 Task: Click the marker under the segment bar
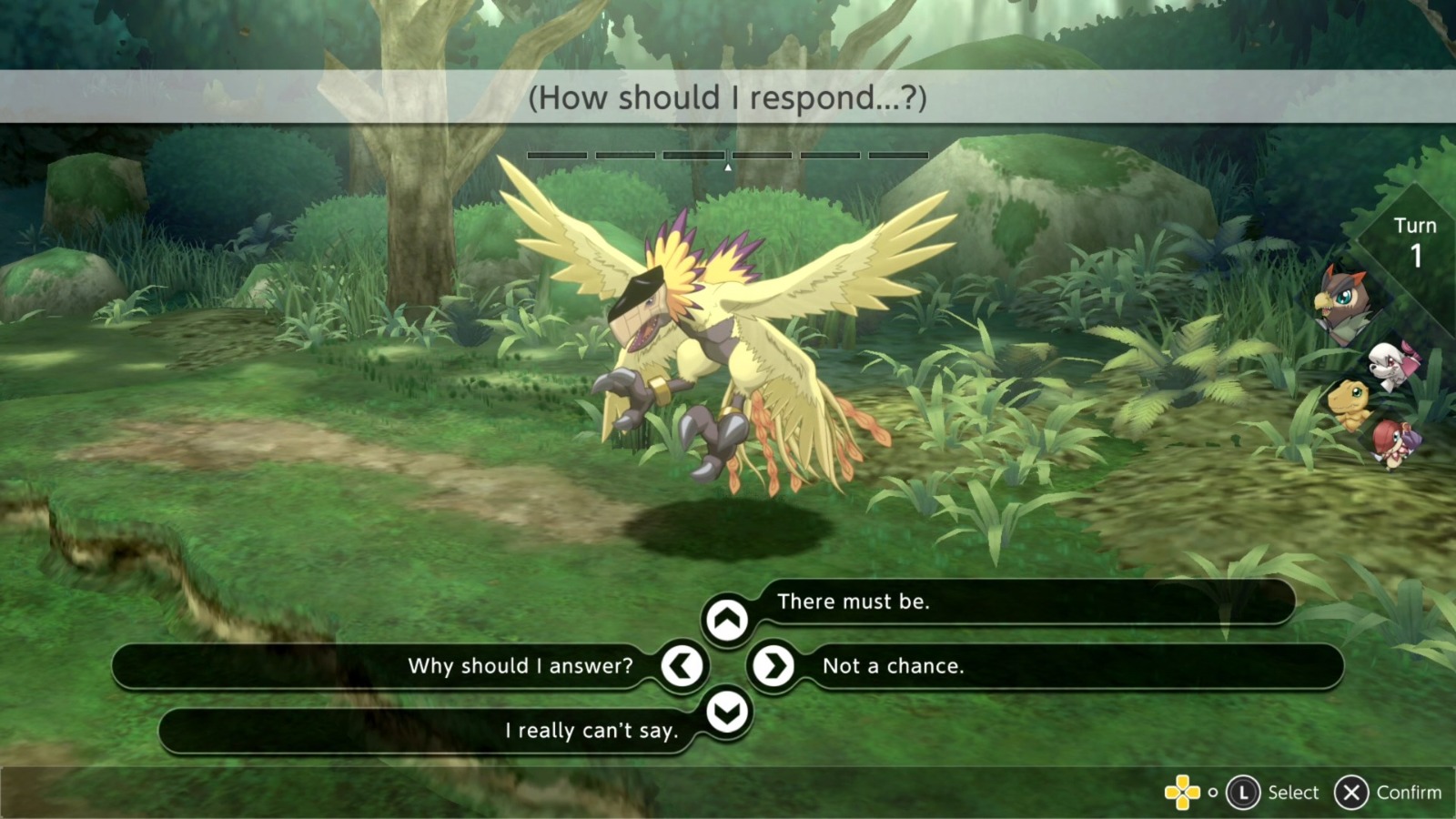tap(727, 168)
